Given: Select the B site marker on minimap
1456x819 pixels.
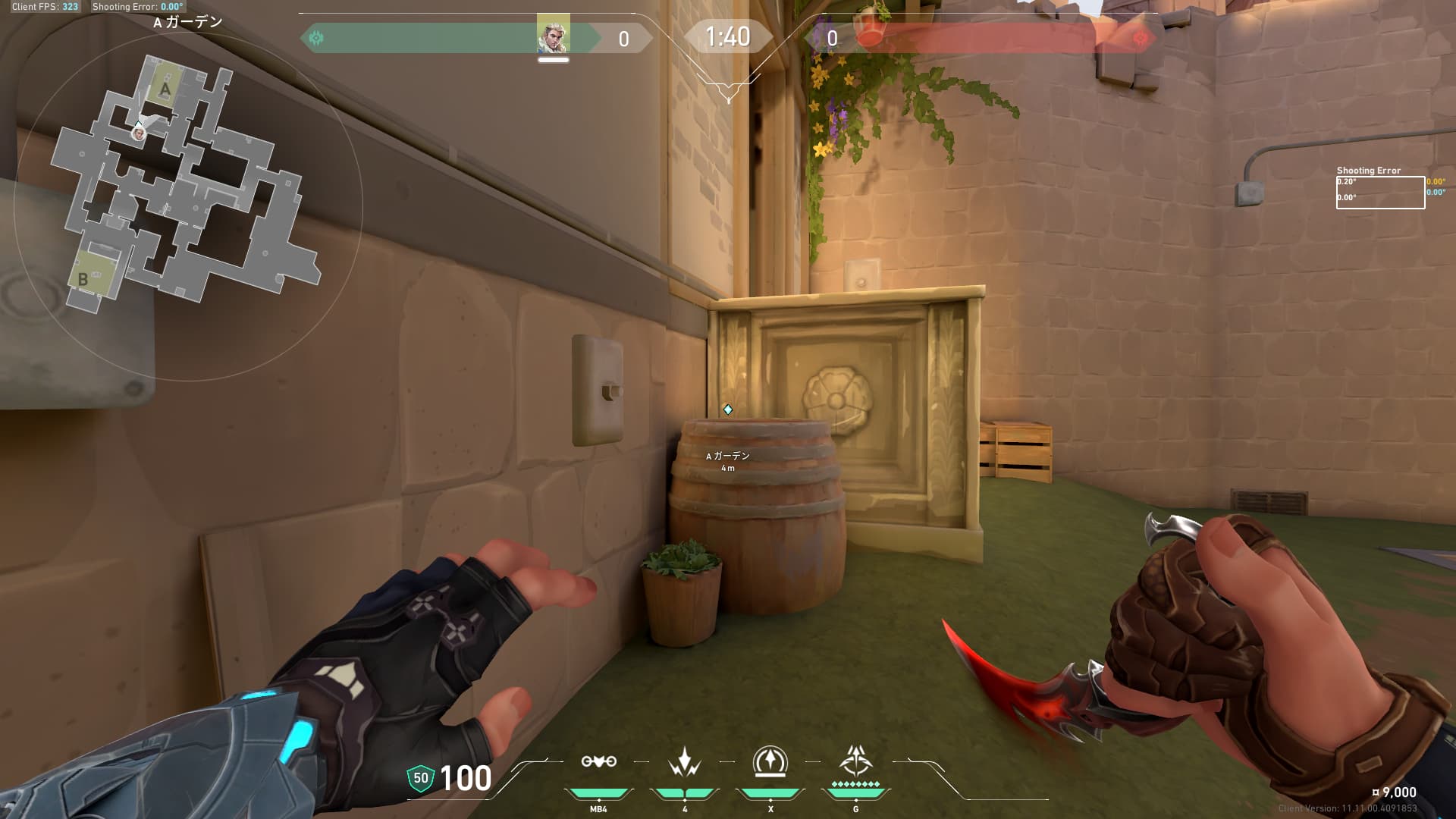Looking at the screenshot, I should pyautogui.click(x=83, y=278).
